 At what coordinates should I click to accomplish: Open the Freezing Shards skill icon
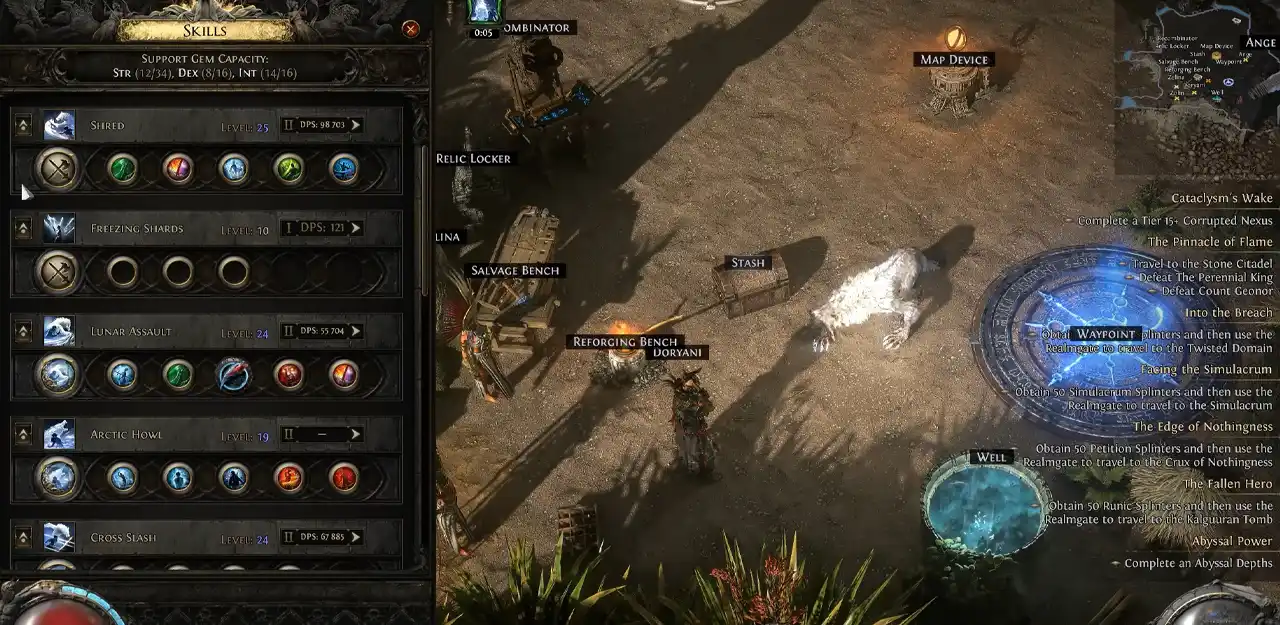coord(59,228)
